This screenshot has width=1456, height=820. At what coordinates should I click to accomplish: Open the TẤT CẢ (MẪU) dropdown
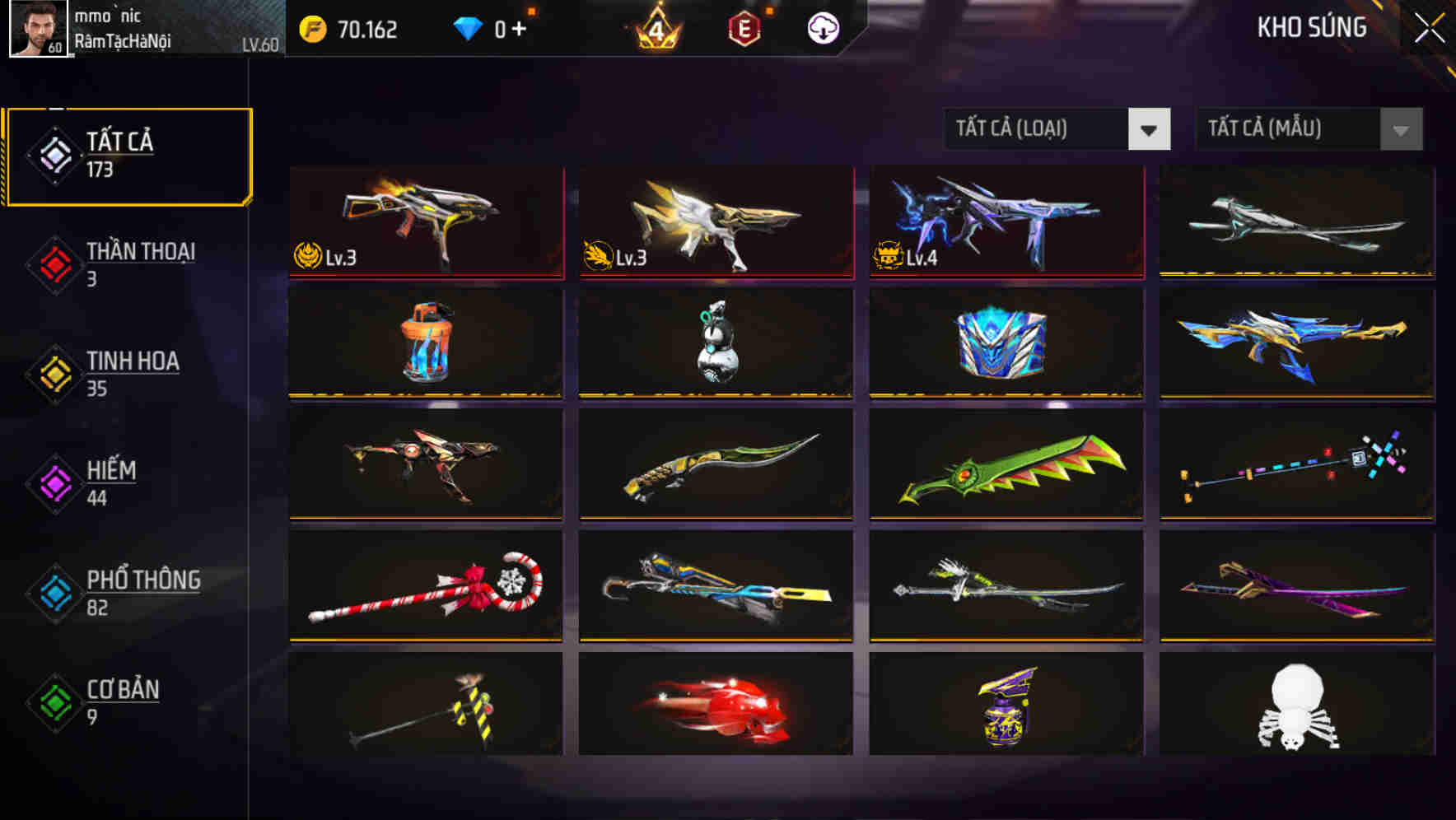pyautogui.click(x=1285, y=129)
